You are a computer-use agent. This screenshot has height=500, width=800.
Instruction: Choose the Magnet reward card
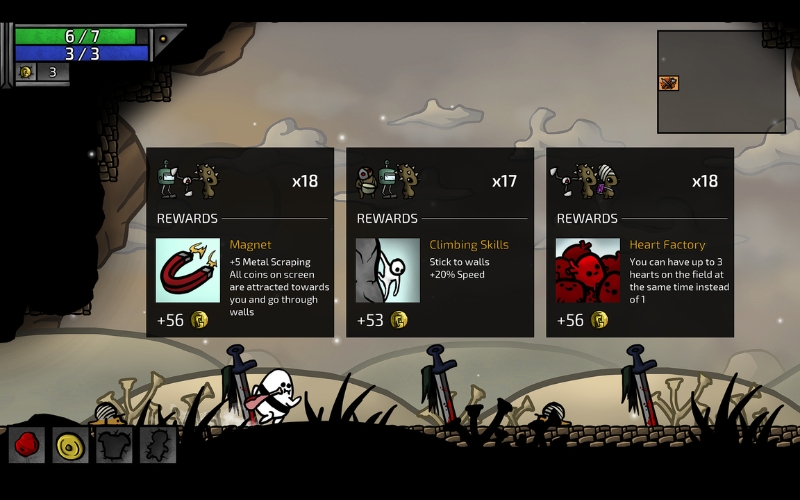point(240,243)
